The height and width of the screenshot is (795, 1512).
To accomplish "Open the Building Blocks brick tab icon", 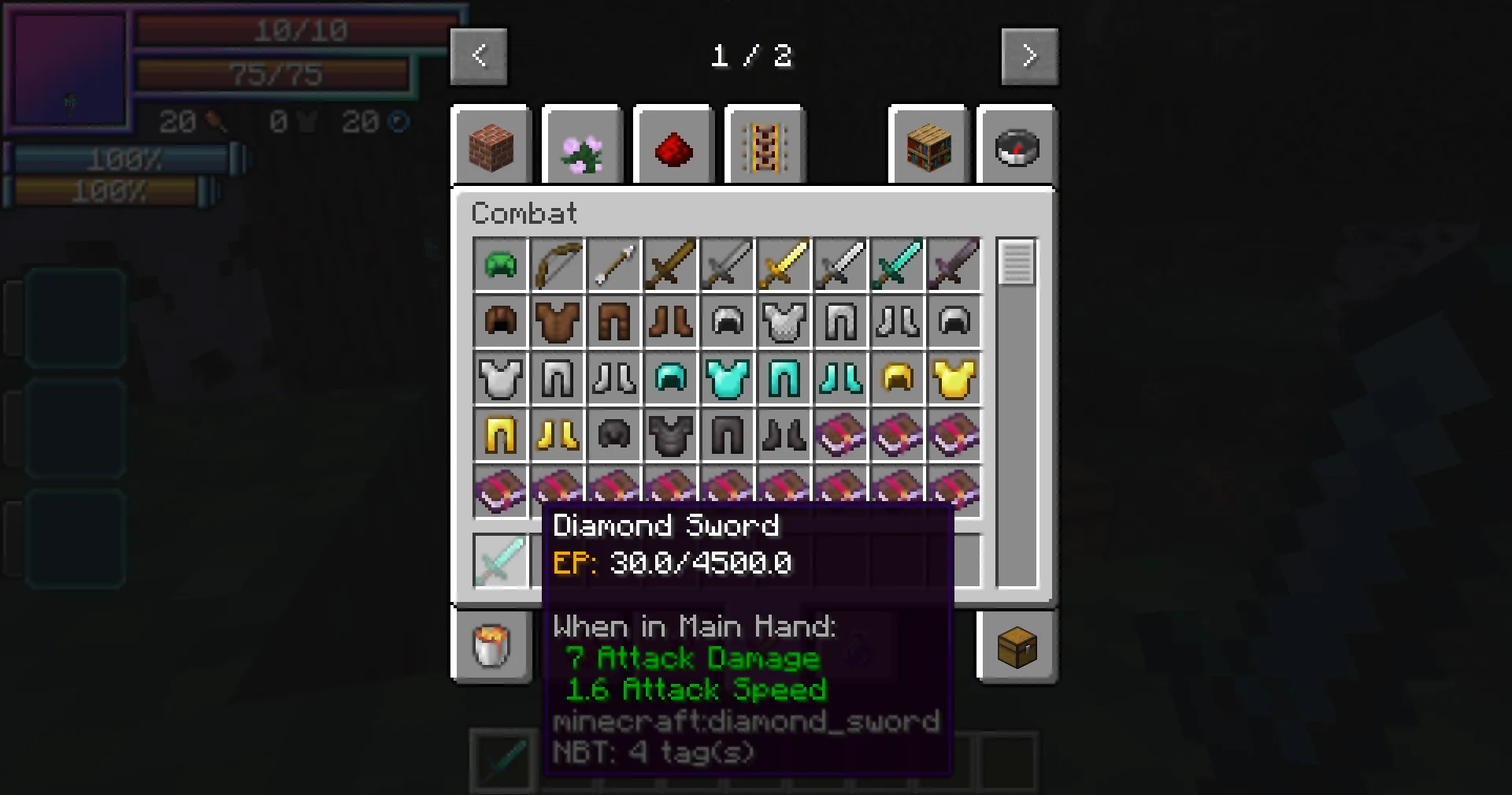I will click(x=491, y=146).
